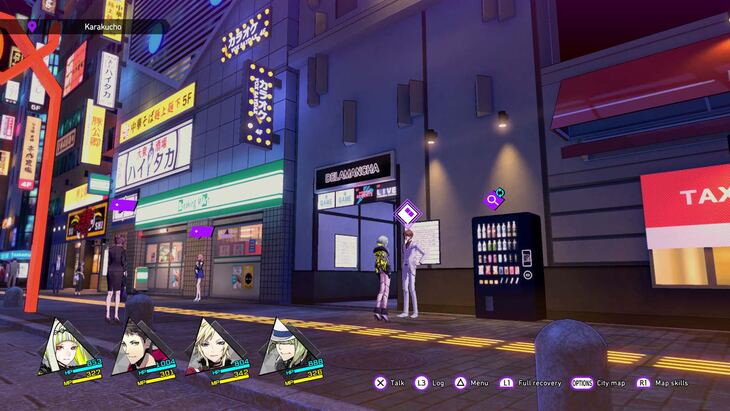Click the purple marker beside the Haitaka sign
This screenshot has height=411, width=730.
[123, 206]
